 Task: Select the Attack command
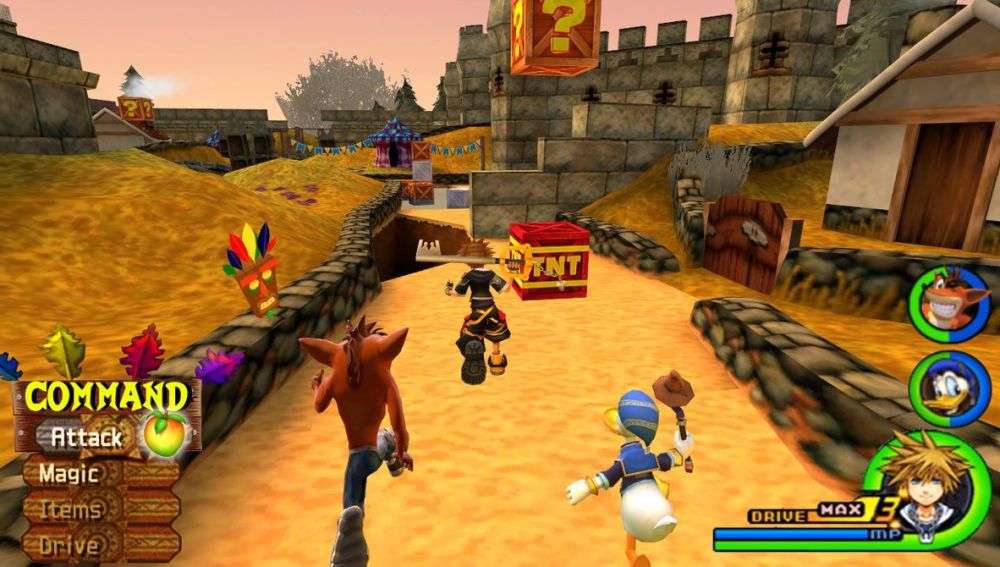coord(88,437)
